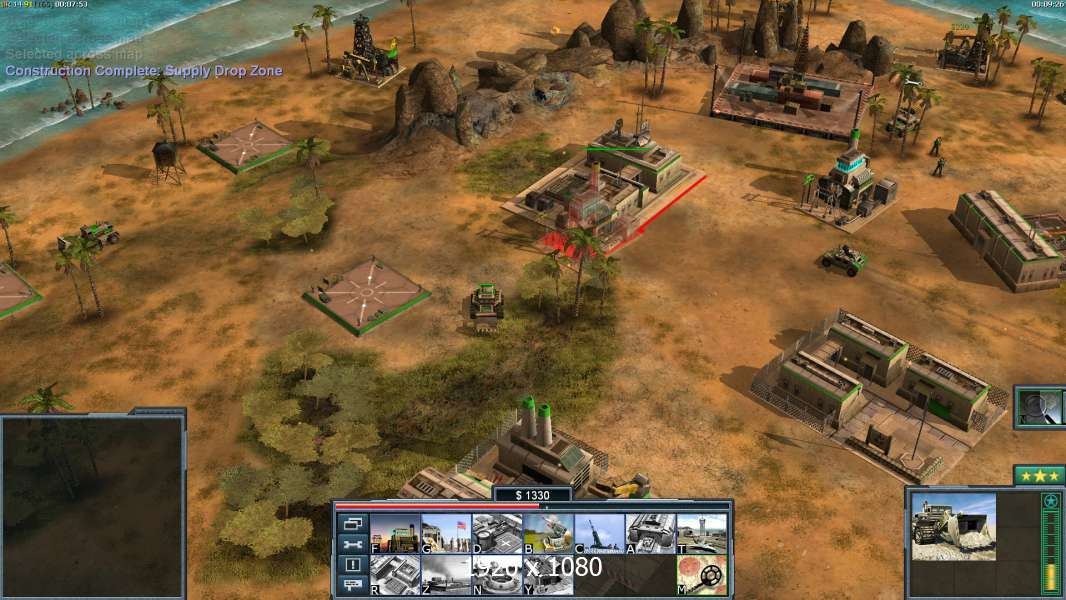Click the minimap panel
This screenshot has width=1066, height=600.
pos(93,506)
